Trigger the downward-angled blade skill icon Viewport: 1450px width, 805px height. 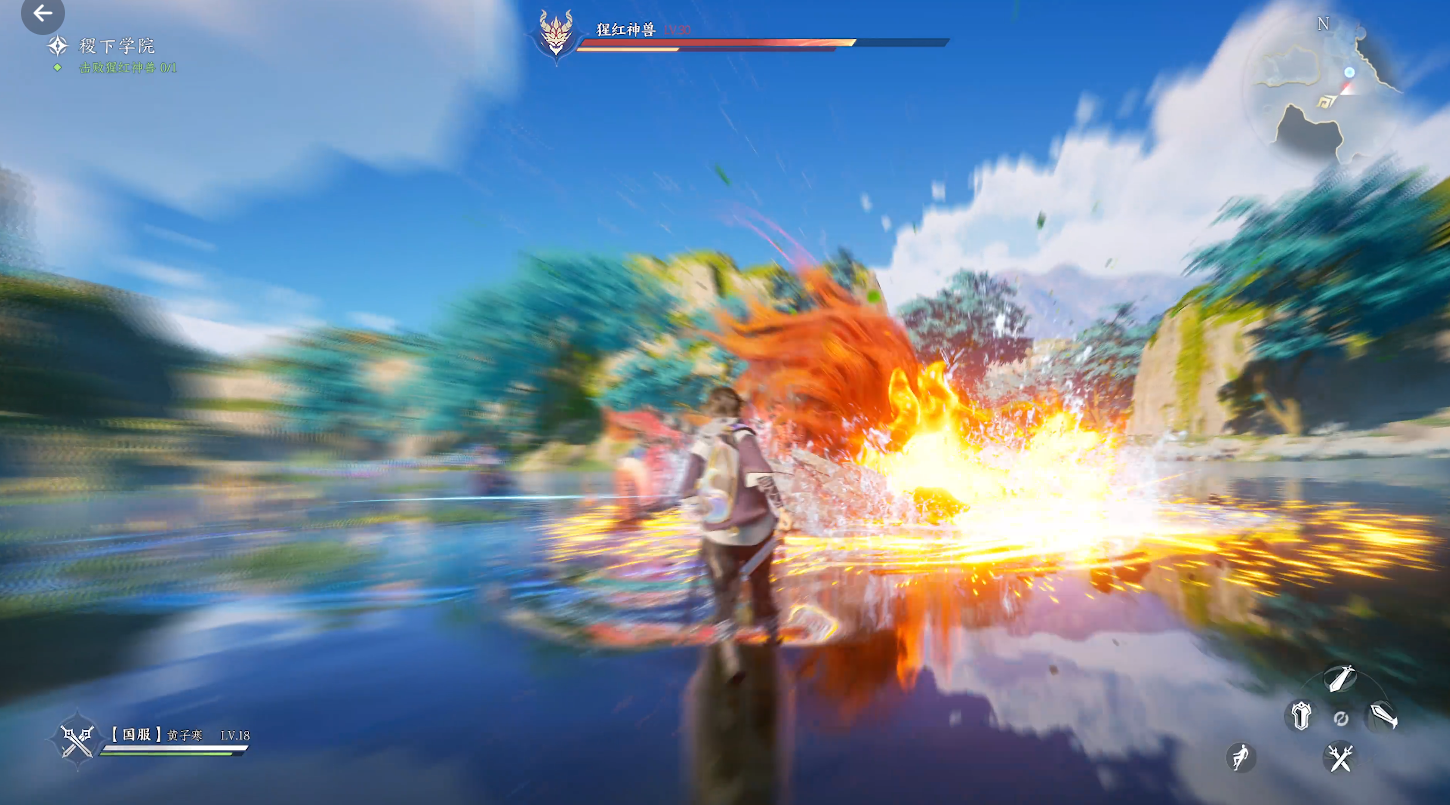point(1382,715)
